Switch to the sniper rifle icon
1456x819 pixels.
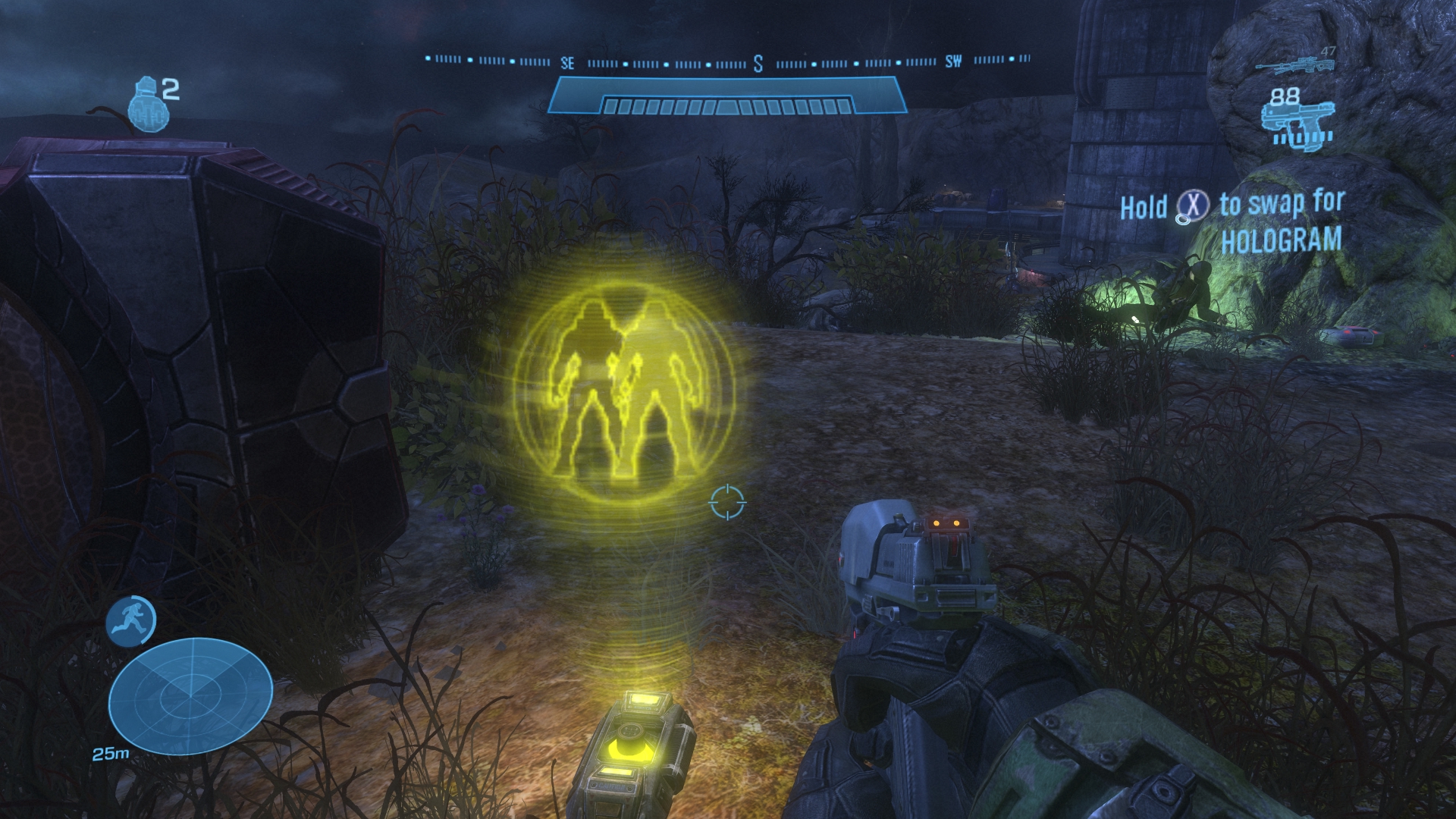tap(1294, 64)
